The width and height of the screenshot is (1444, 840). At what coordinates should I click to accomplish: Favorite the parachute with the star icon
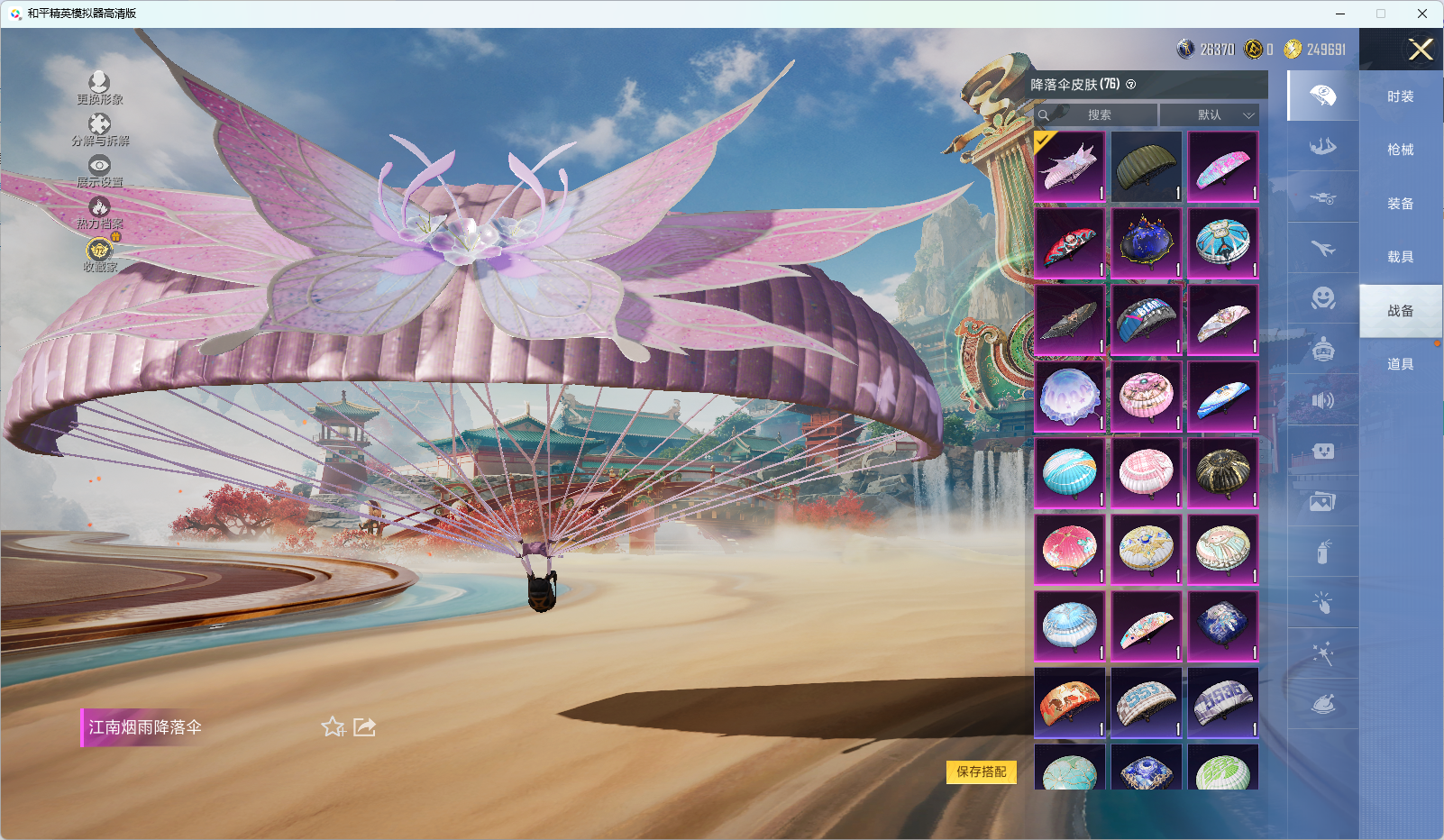pyautogui.click(x=334, y=726)
